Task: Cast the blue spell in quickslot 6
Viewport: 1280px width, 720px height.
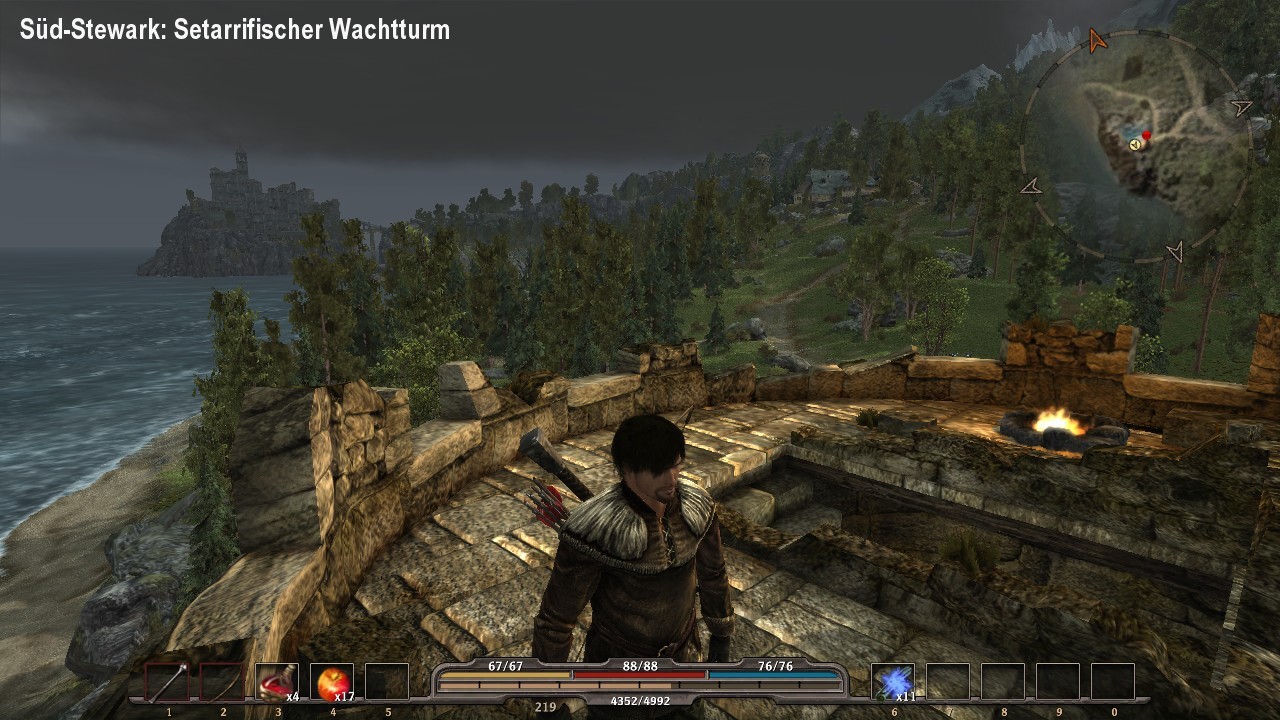Action: [893, 680]
